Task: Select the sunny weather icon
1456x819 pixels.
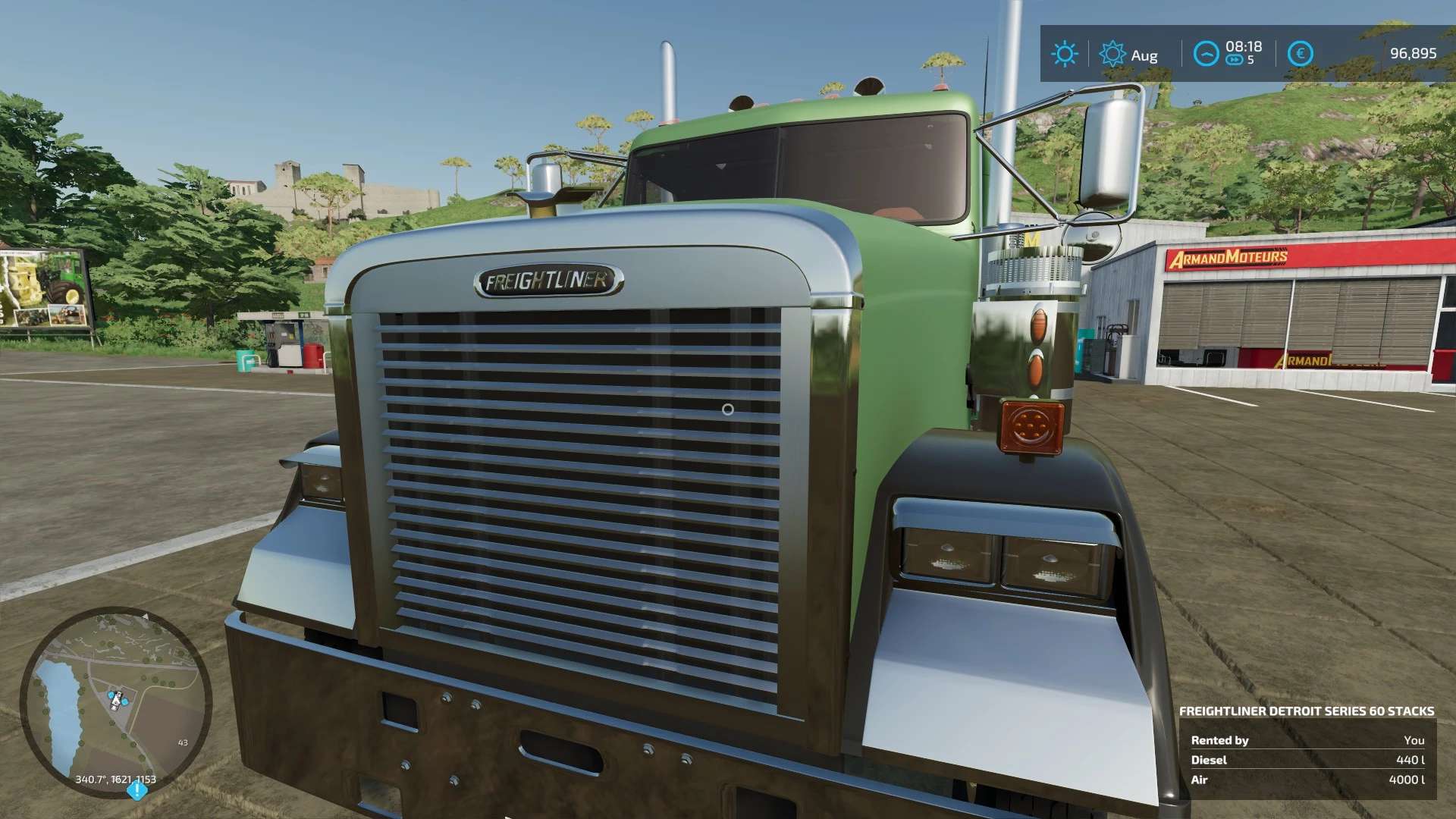Action: click(x=1064, y=54)
